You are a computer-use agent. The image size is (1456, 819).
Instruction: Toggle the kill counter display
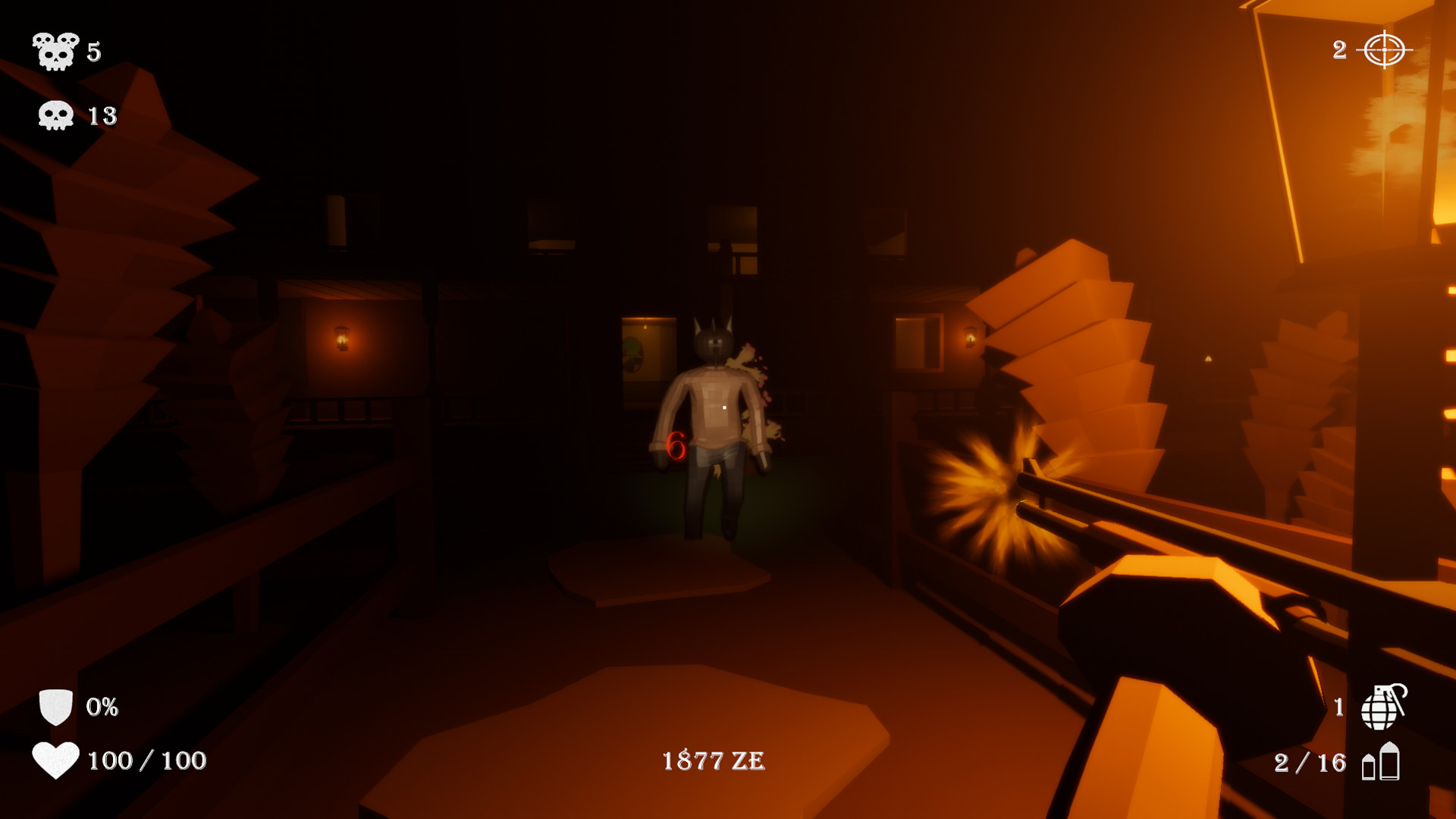point(93,52)
